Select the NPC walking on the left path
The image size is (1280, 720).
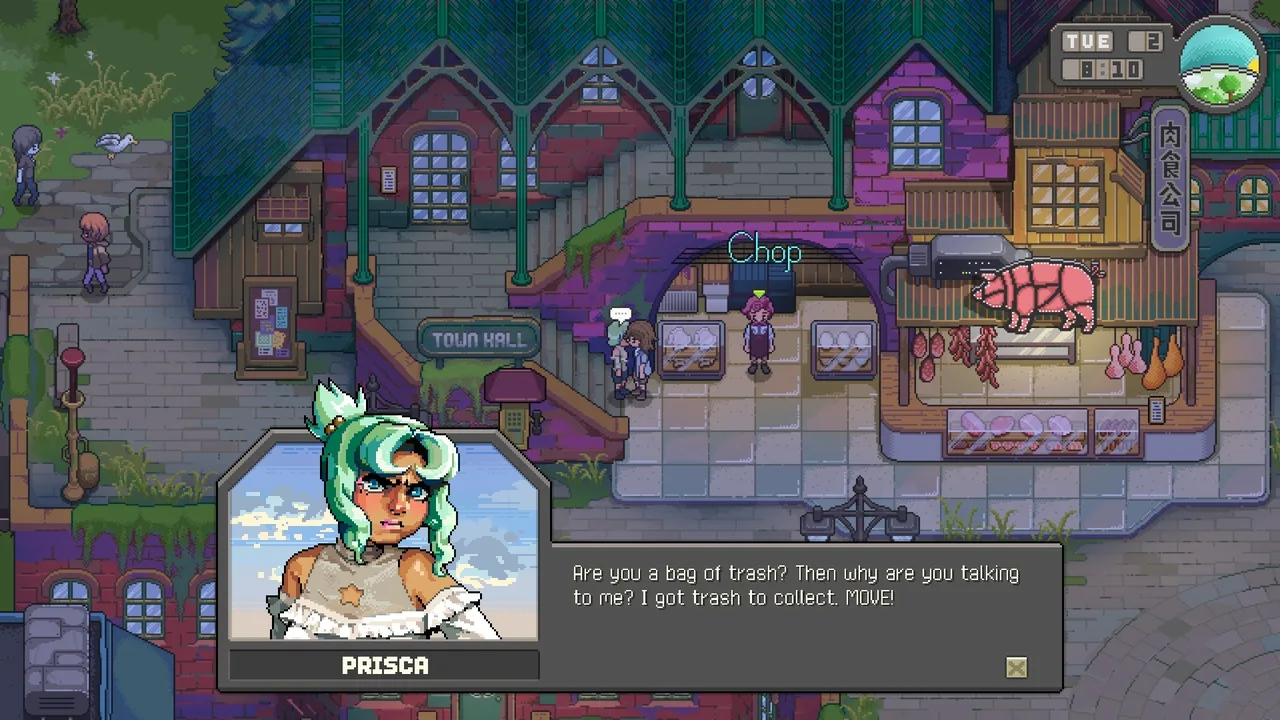click(x=95, y=250)
